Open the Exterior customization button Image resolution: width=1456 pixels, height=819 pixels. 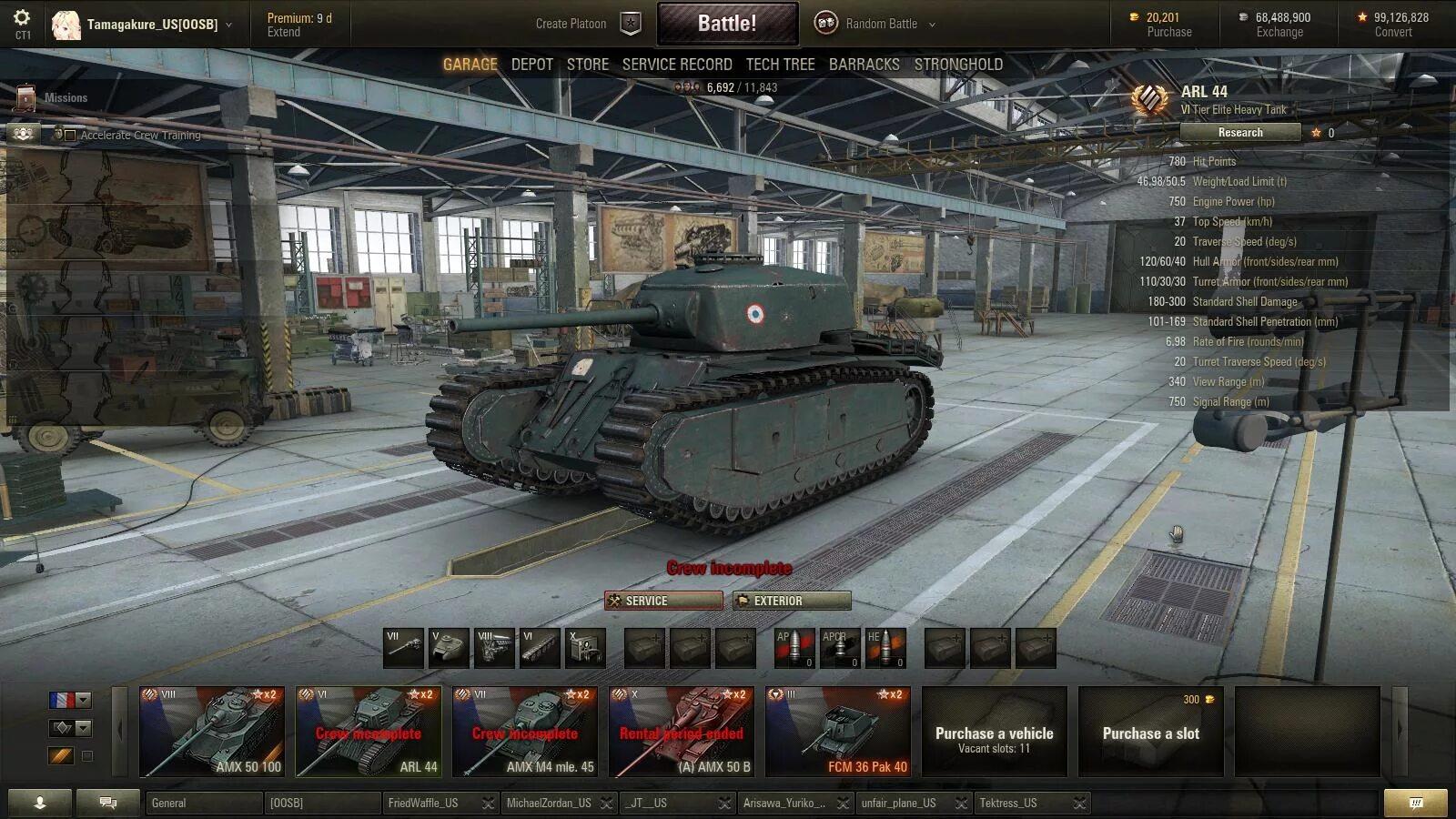coord(792,601)
